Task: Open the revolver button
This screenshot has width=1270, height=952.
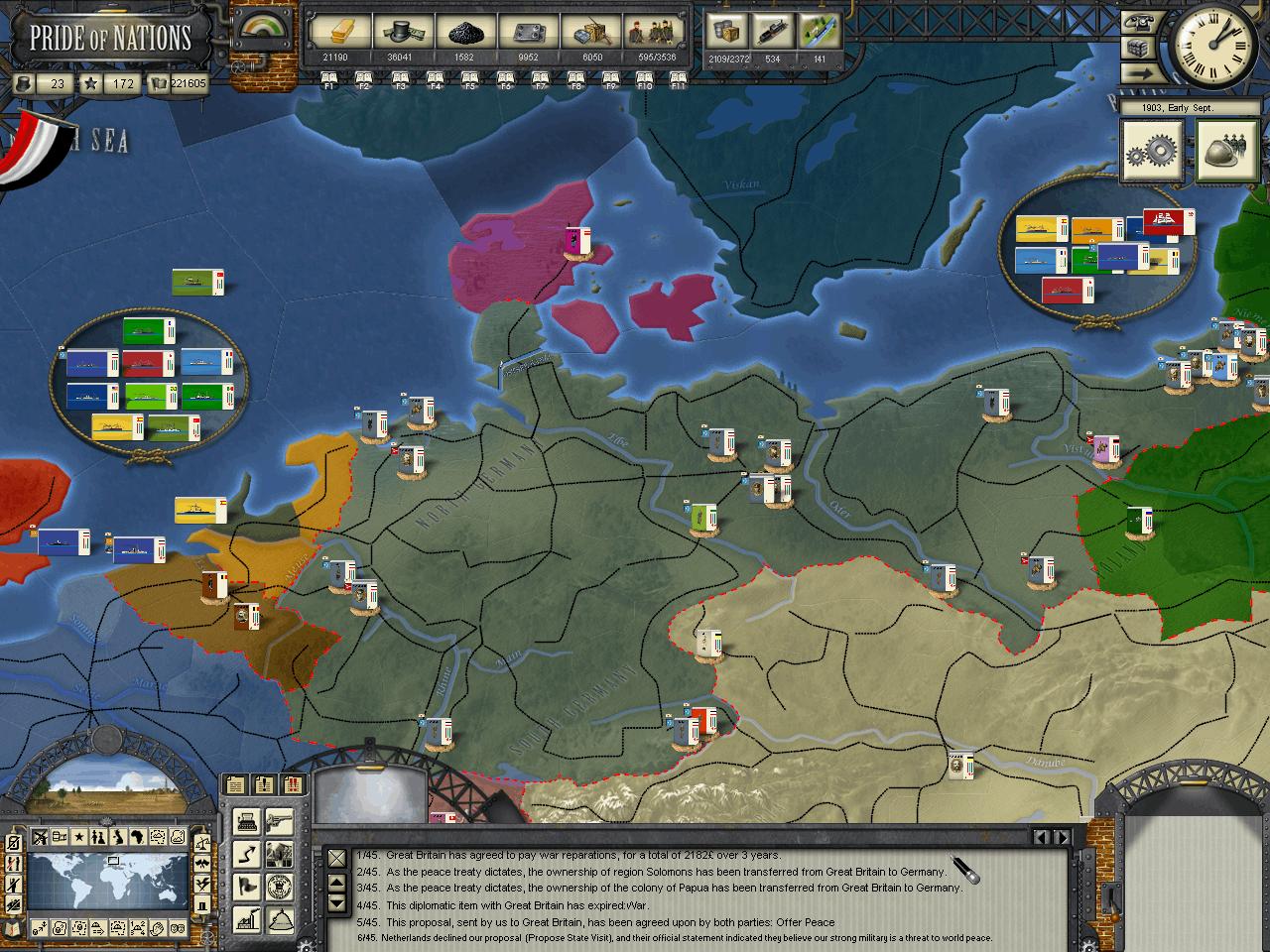Action: (279, 820)
